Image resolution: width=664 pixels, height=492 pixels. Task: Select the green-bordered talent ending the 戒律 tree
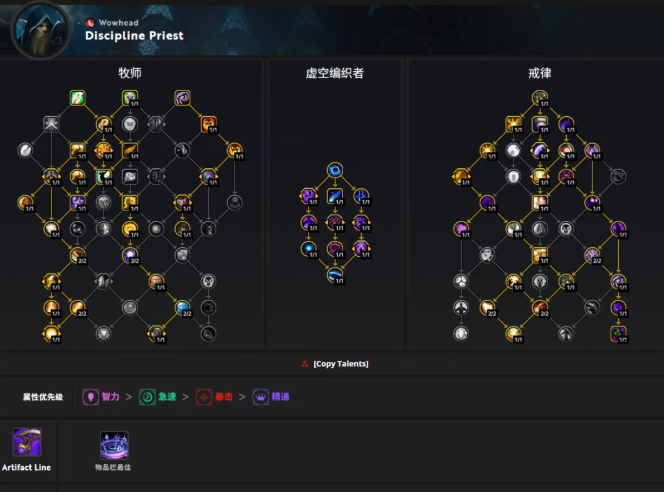pyautogui.click(x=619, y=332)
